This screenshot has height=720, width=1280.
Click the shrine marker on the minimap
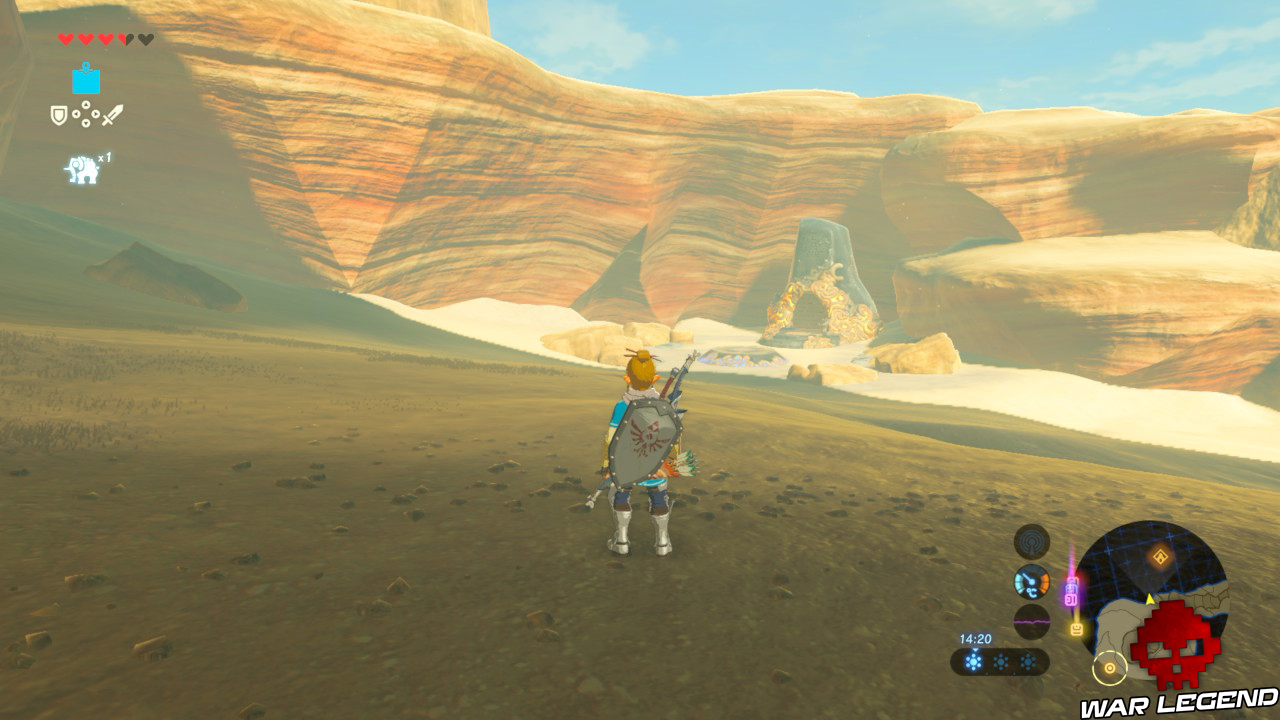(x=1161, y=555)
